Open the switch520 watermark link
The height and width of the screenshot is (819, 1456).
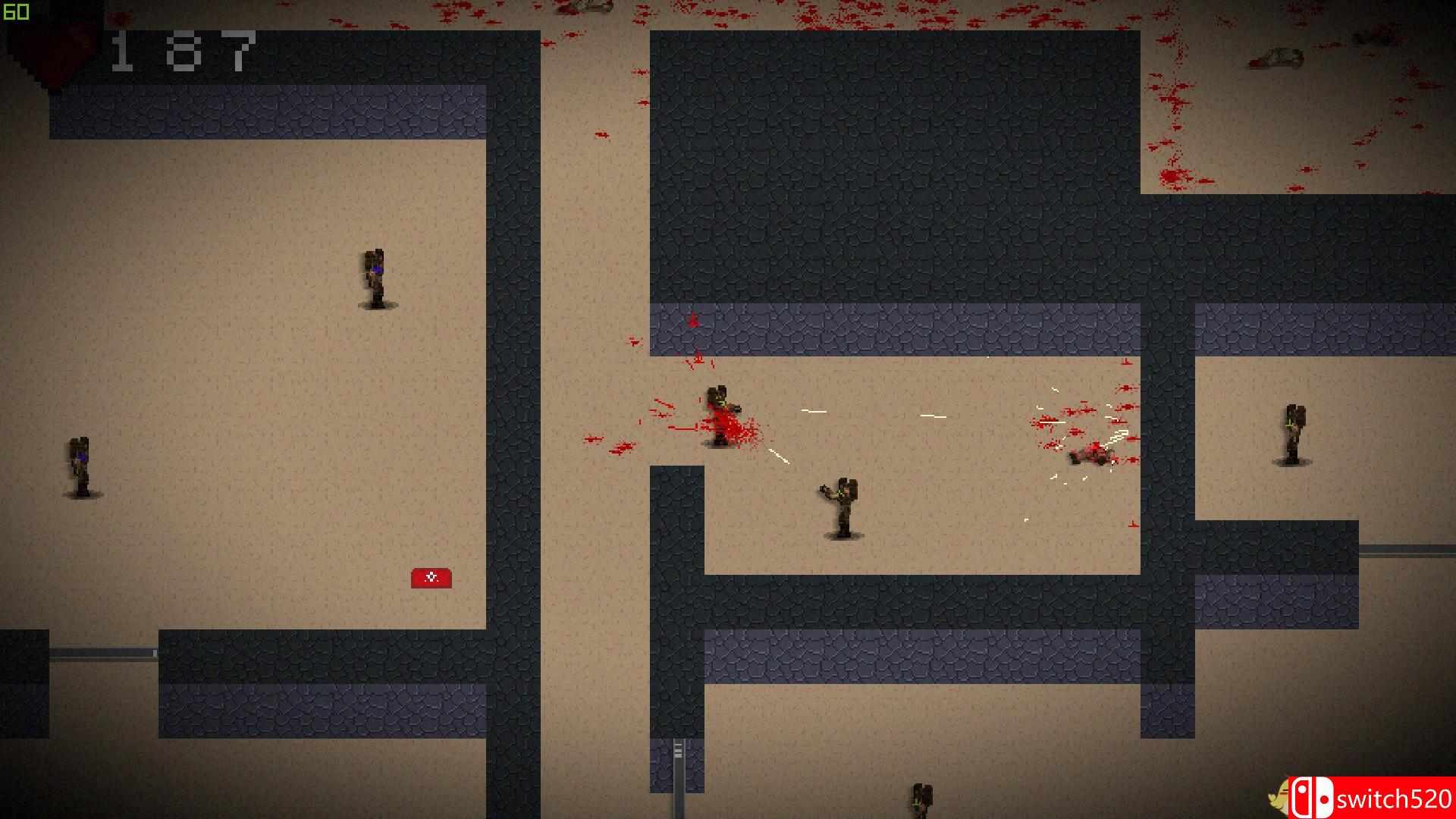point(1392,798)
